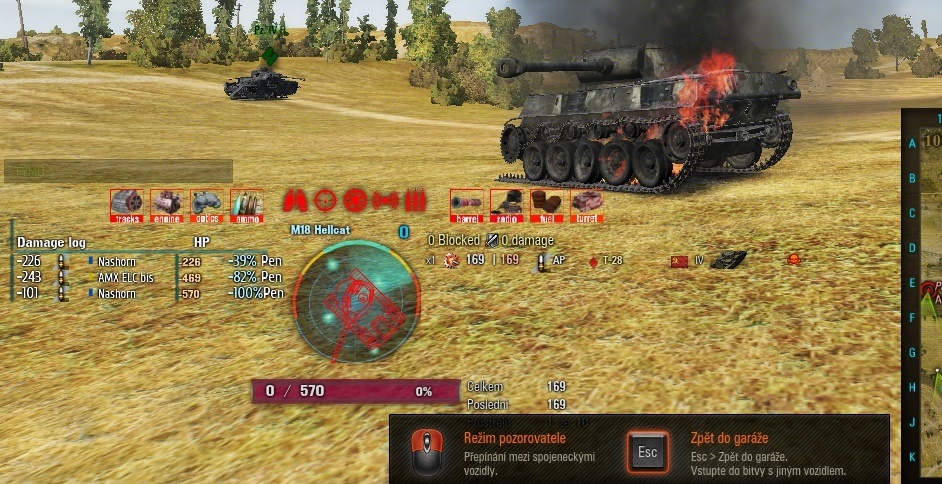
Task: Click the optics module icon
Action: (206, 204)
